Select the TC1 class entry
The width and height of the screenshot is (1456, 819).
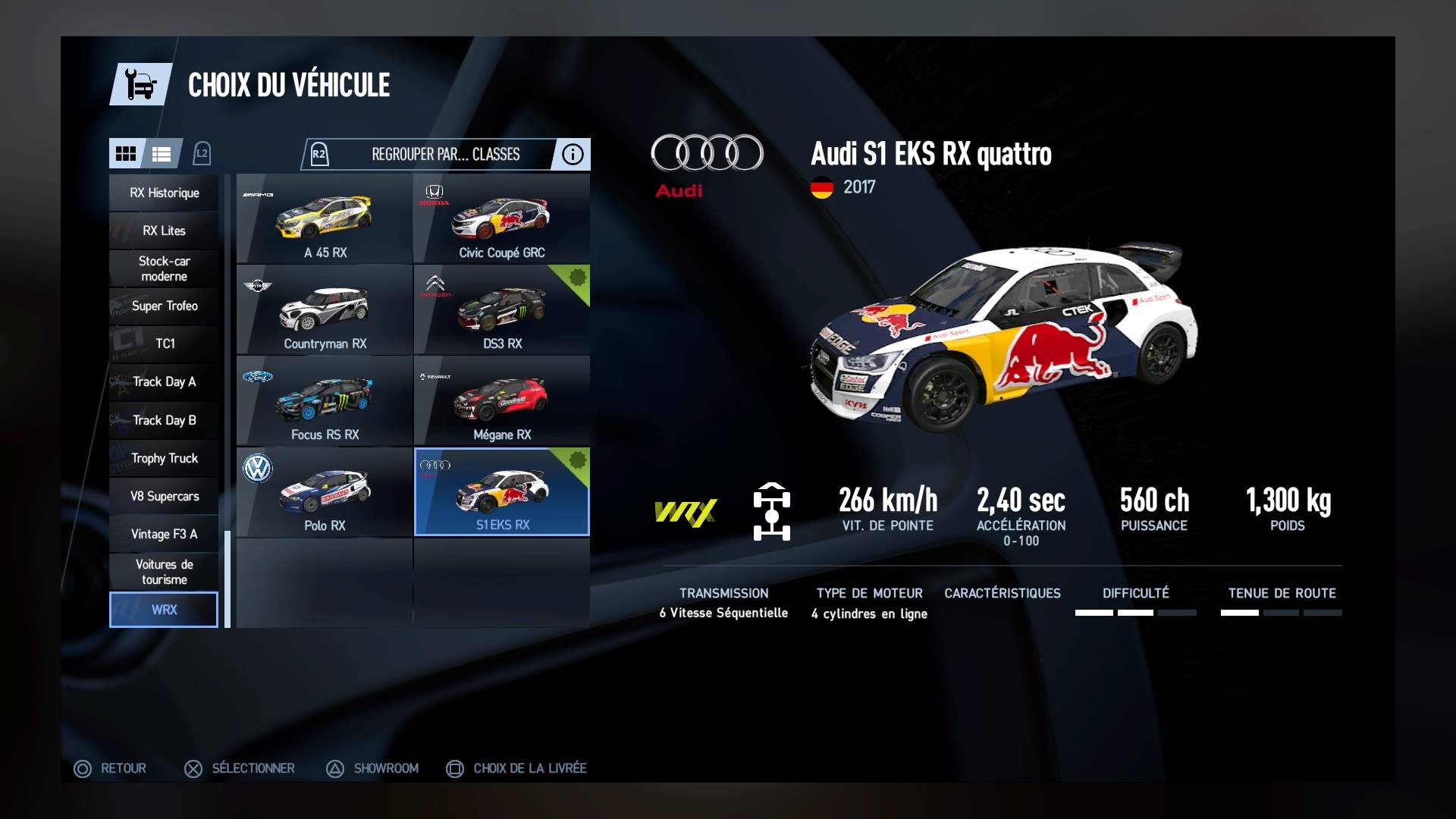(x=164, y=344)
